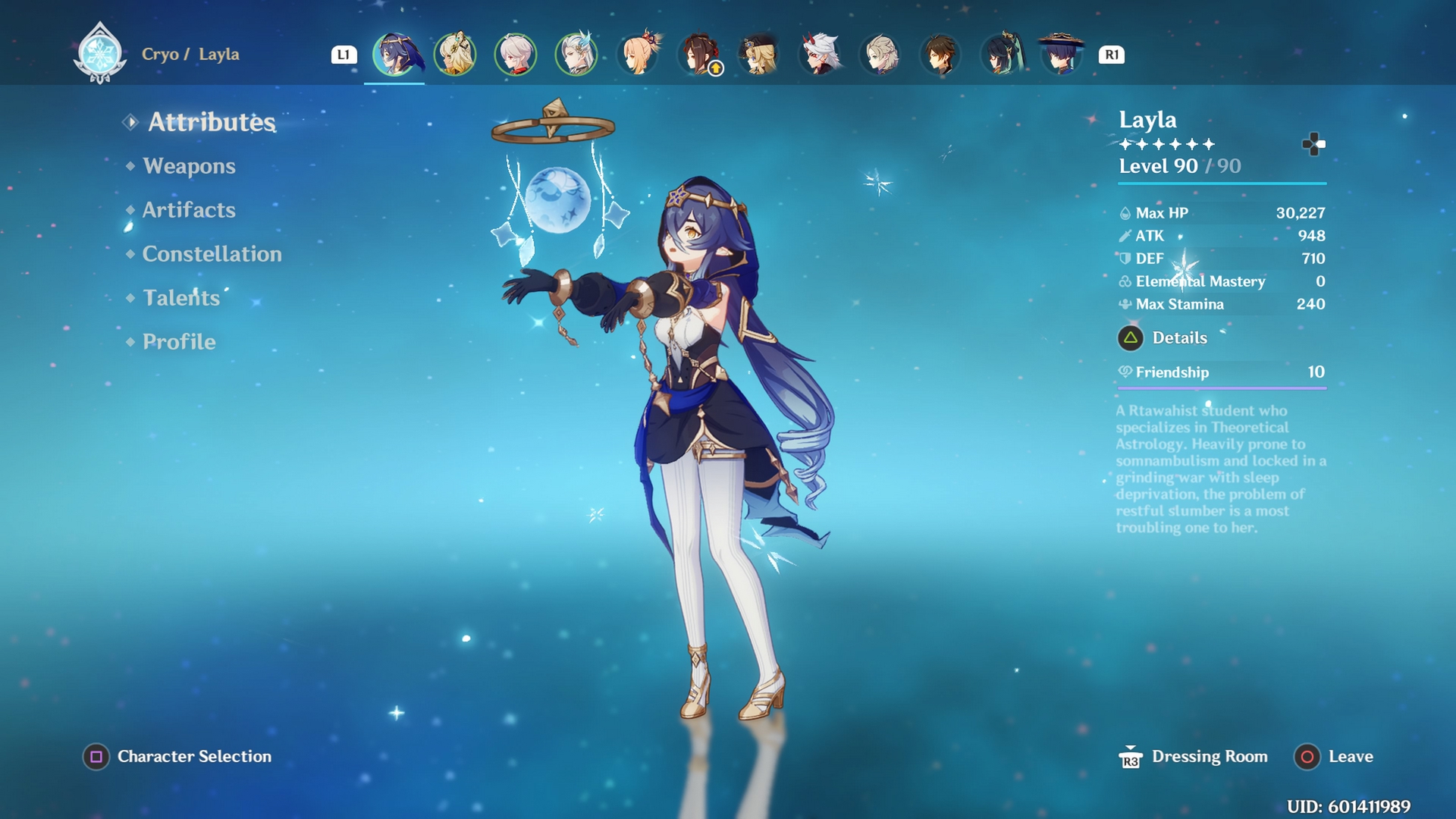Select the Itto portrait with red horns
Image resolution: width=1456 pixels, height=819 pixels.
820,54
